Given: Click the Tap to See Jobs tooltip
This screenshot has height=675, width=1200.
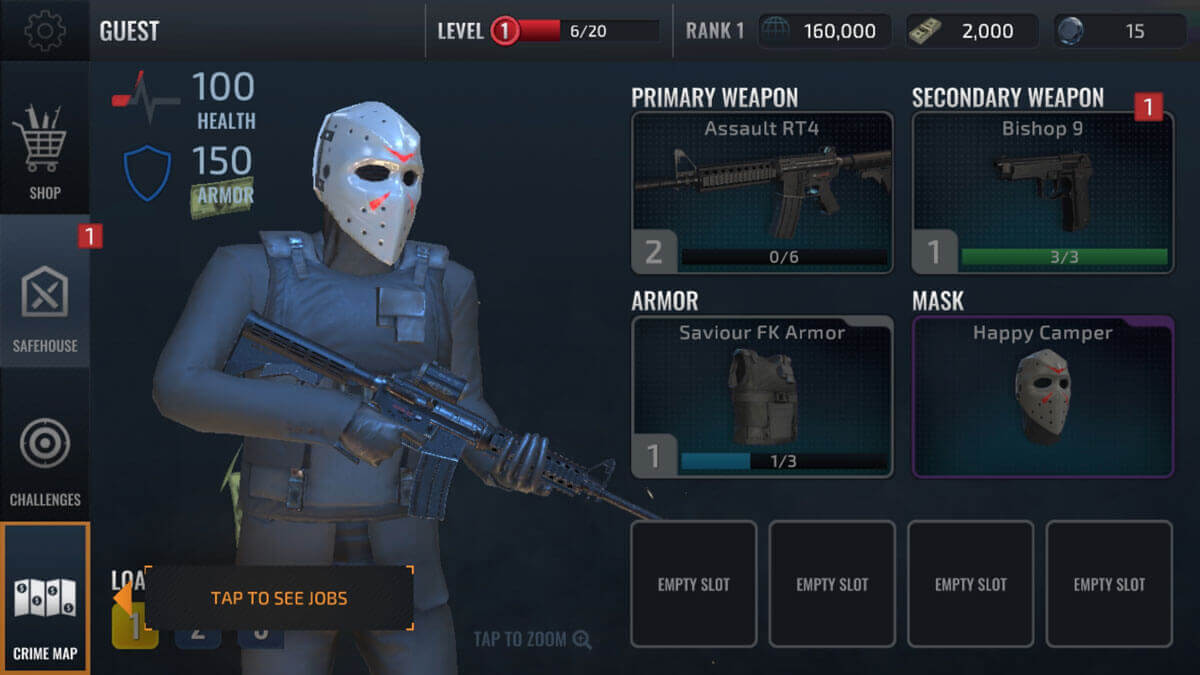Looking at the screenshot, I should (279, 598).
